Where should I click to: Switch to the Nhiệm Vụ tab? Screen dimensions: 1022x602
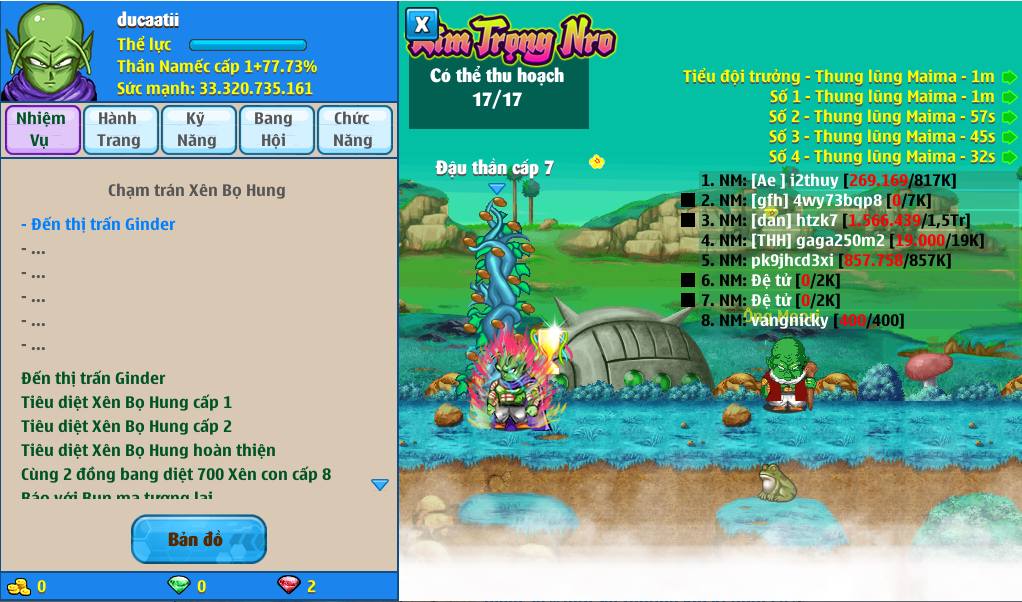click(x=42, y=130)
